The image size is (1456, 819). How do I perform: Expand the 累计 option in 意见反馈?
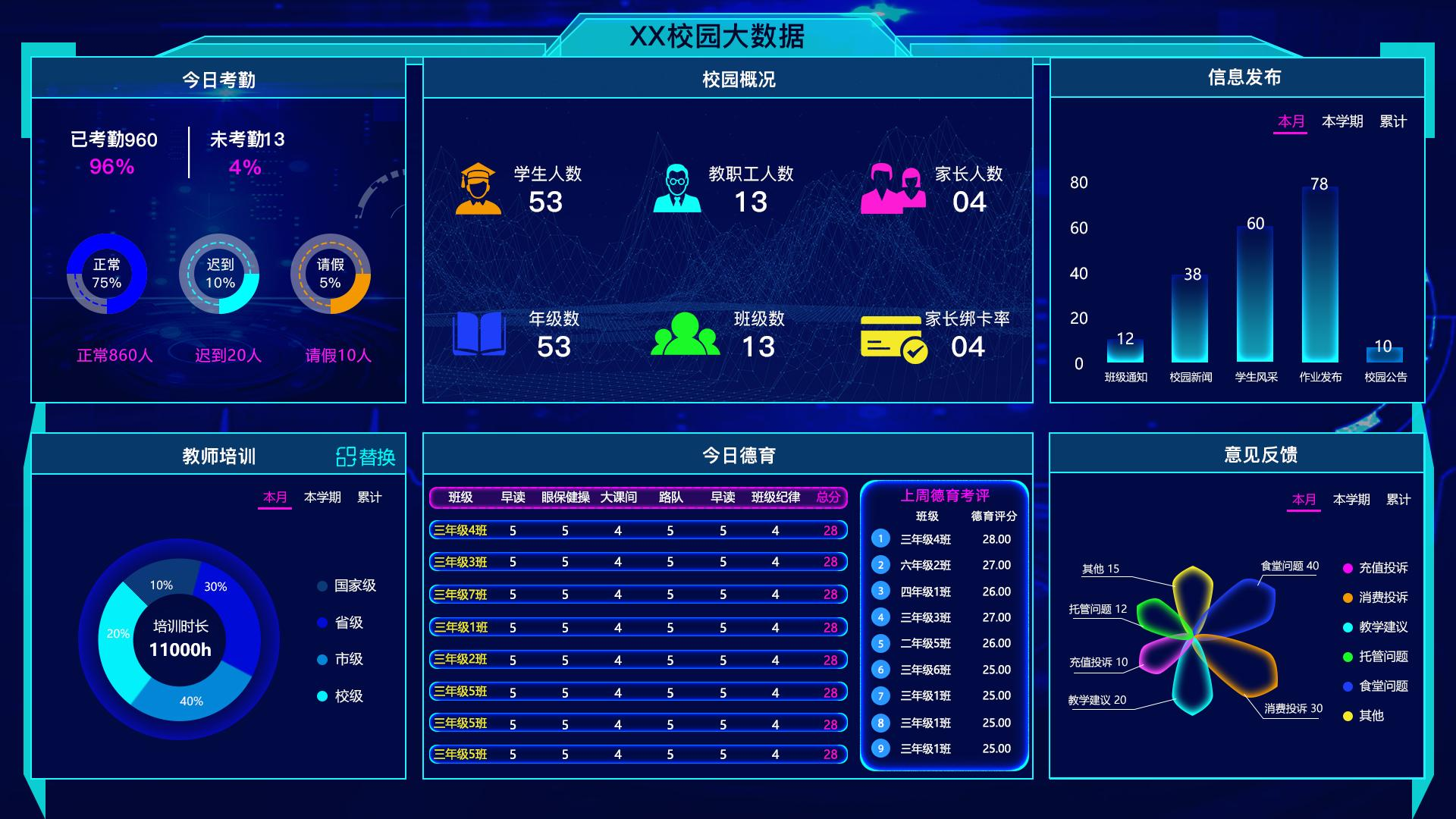(x=1398, y=500)
